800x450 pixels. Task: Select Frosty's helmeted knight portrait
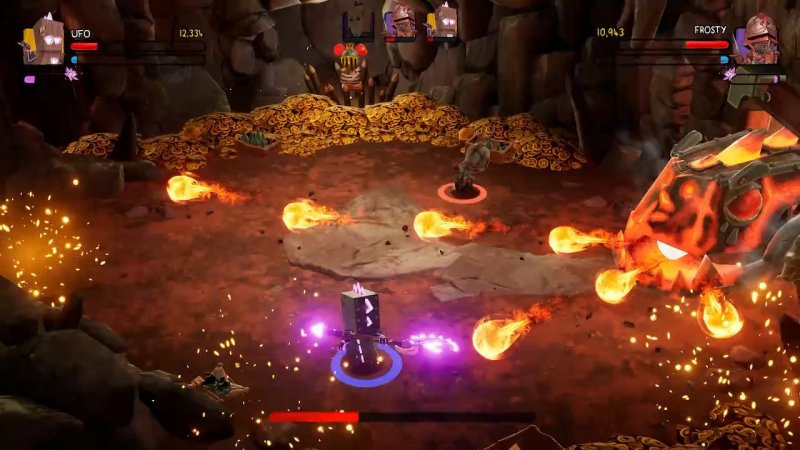[757, 40]
